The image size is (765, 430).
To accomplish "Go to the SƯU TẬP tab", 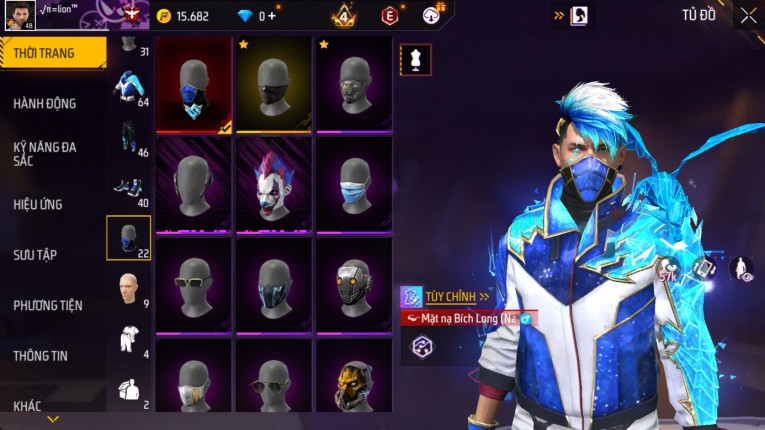I will (x=35, y=255).
